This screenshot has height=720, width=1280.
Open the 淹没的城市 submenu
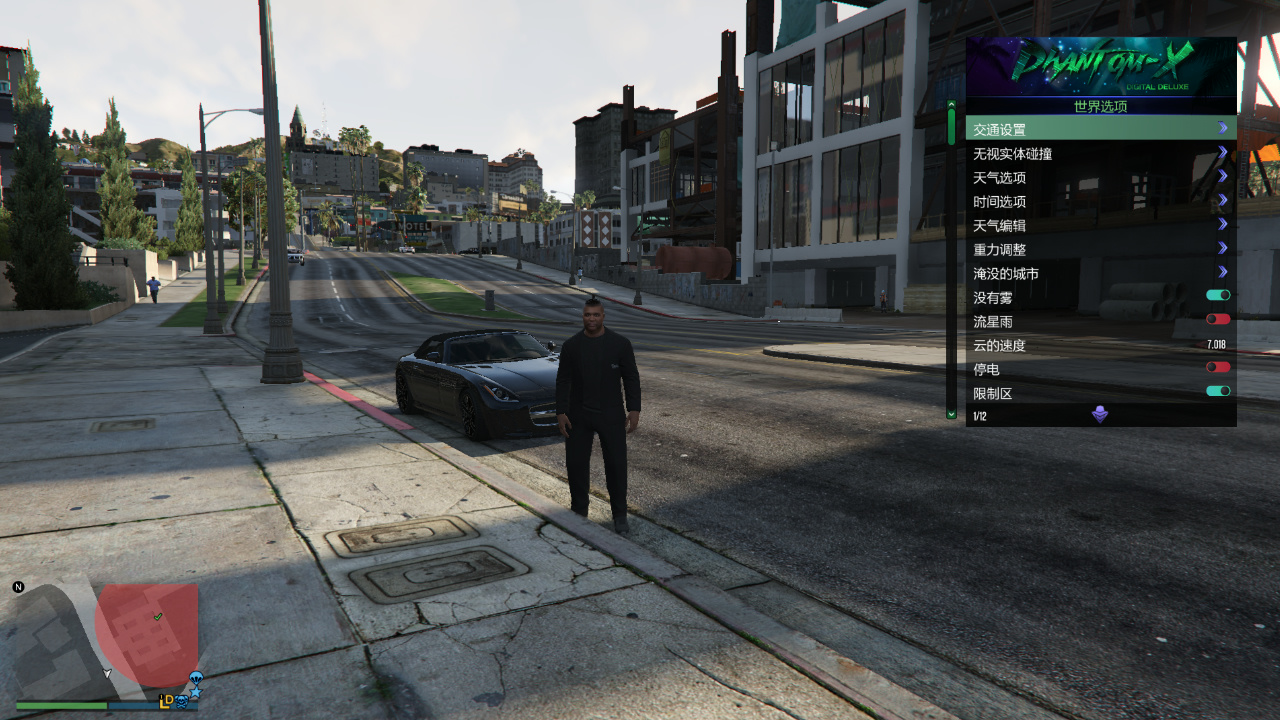point(1100,273)
